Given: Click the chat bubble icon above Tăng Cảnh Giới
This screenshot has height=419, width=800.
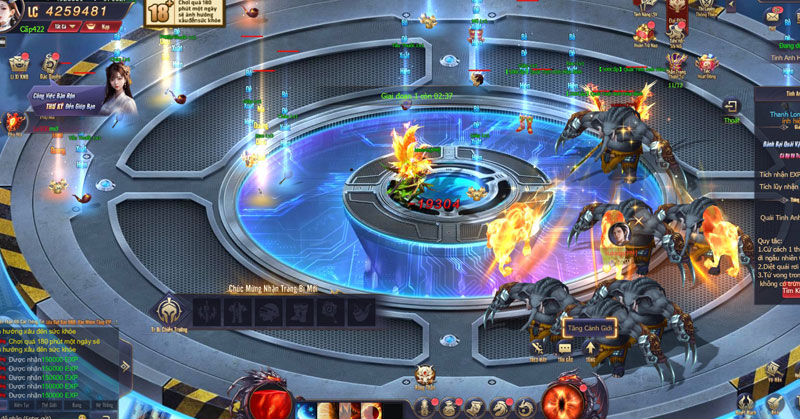Looking at the screenshot, I should point(566,347).
